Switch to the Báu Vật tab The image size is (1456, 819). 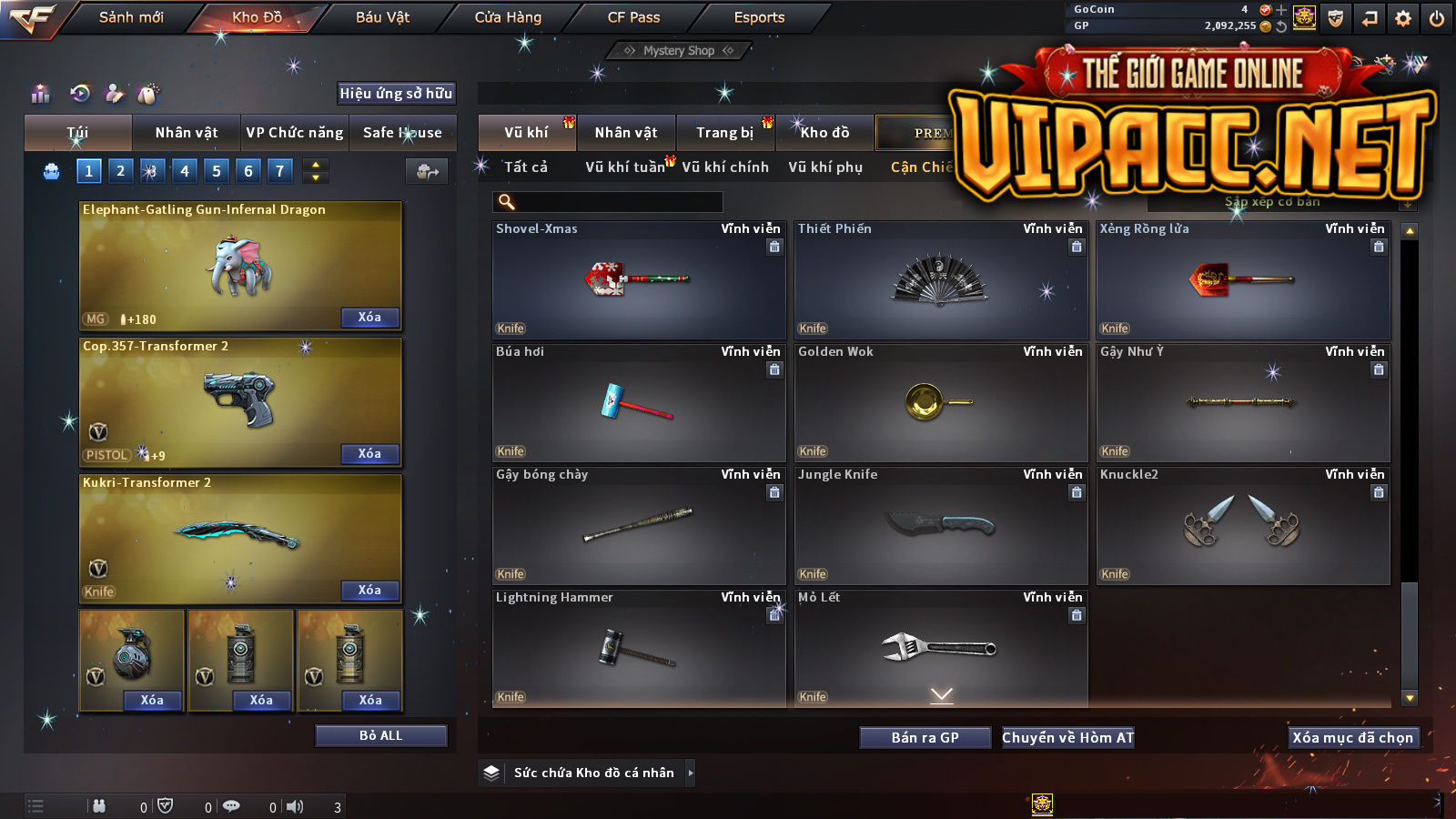click(382, 17)
